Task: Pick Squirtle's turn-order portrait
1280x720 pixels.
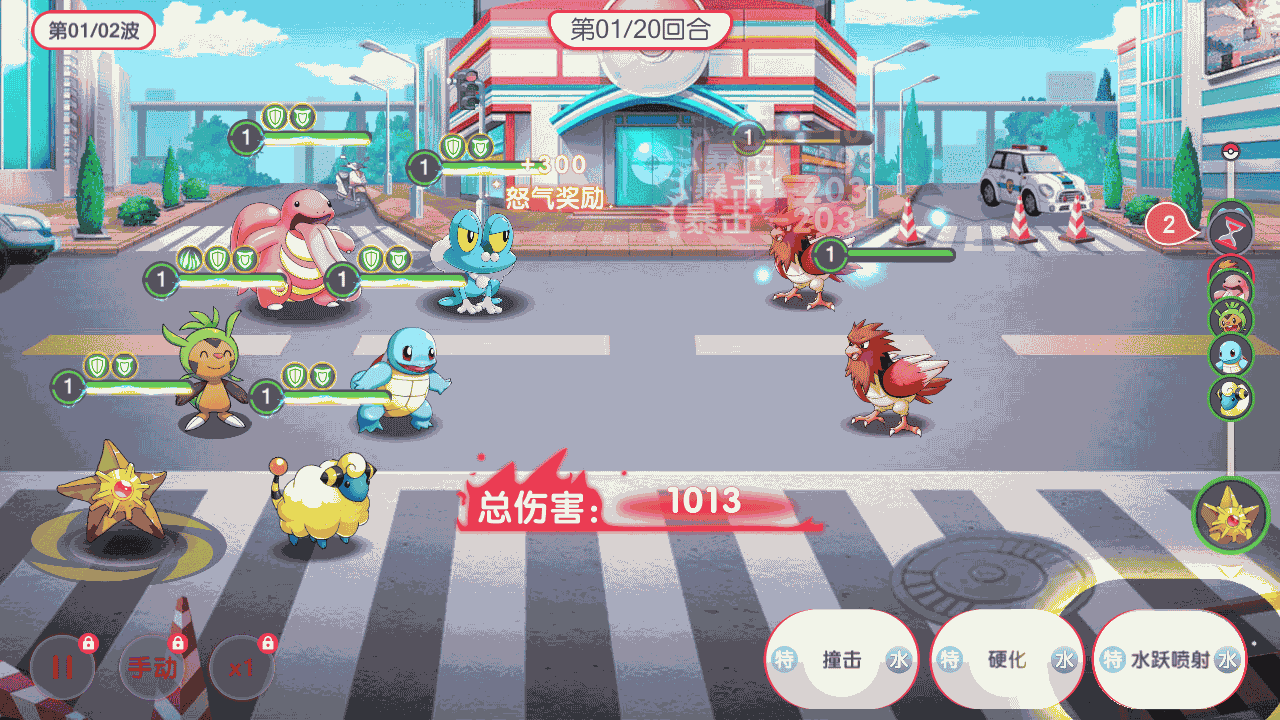Action: point(1230,356)
